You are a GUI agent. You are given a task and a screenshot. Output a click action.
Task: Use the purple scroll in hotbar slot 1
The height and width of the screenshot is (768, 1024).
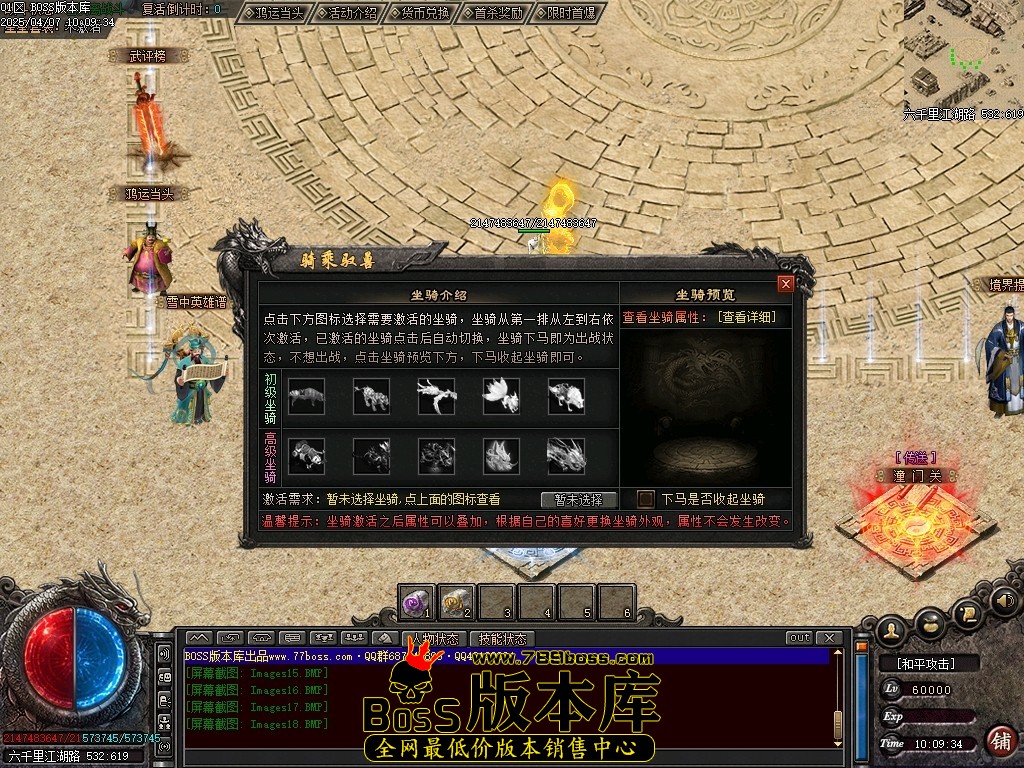[x=416, y=602]
